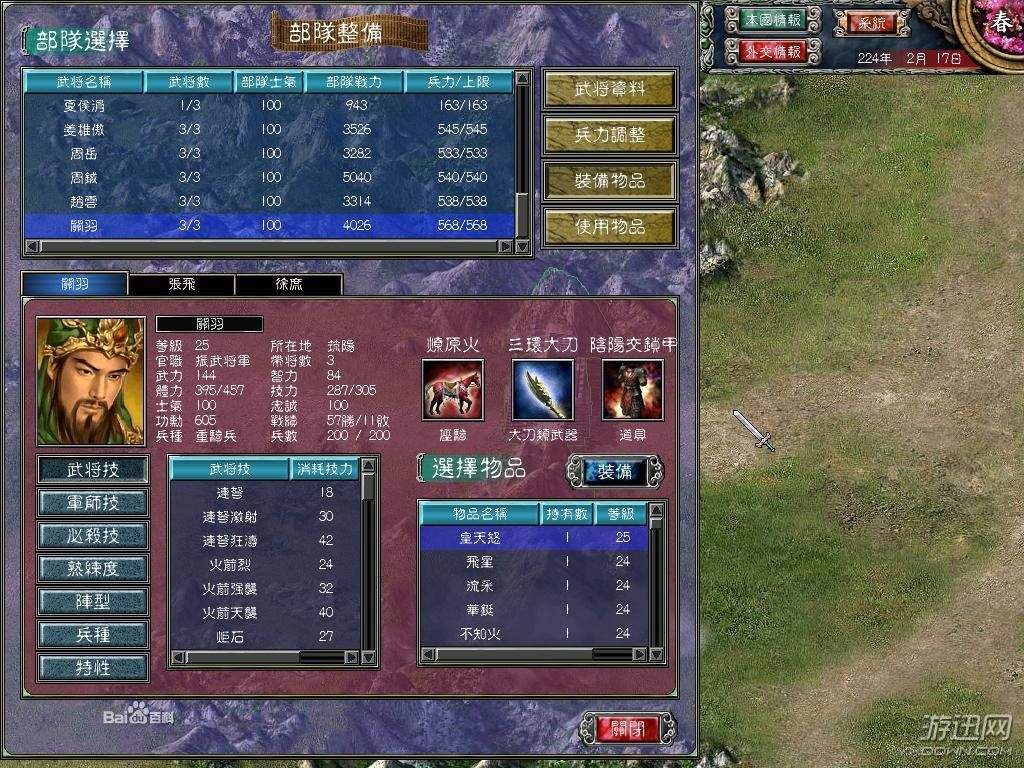Image resolution: width=1024 pixels, height=768 pixels.
Task: Select the 使用物品 use item button
Action: [x=609, y=227]
